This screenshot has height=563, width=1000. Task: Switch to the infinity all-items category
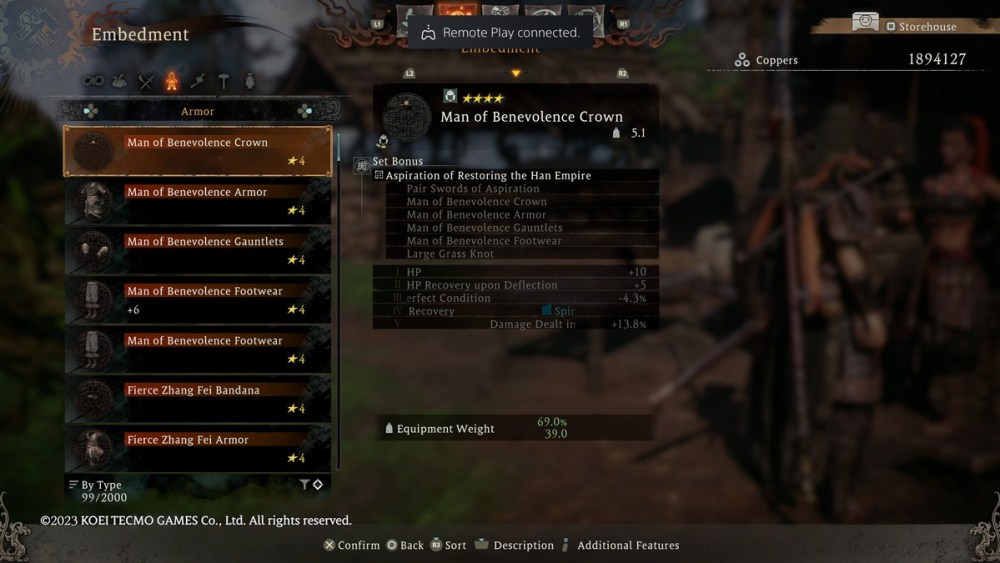[93, 82]
